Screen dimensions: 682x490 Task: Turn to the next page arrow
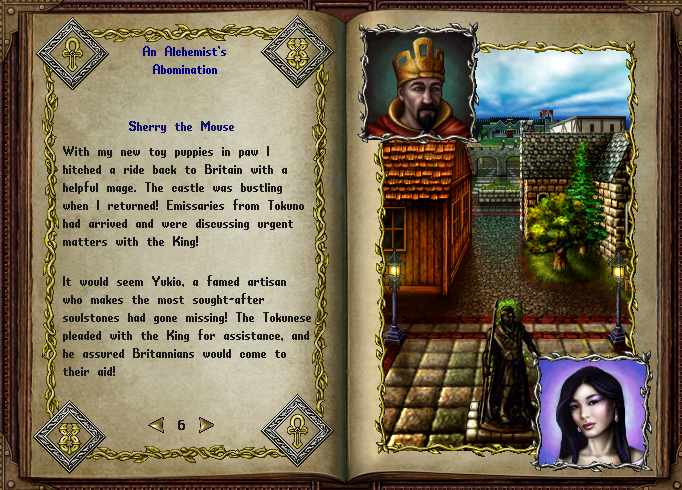click(x=206, y=425)
